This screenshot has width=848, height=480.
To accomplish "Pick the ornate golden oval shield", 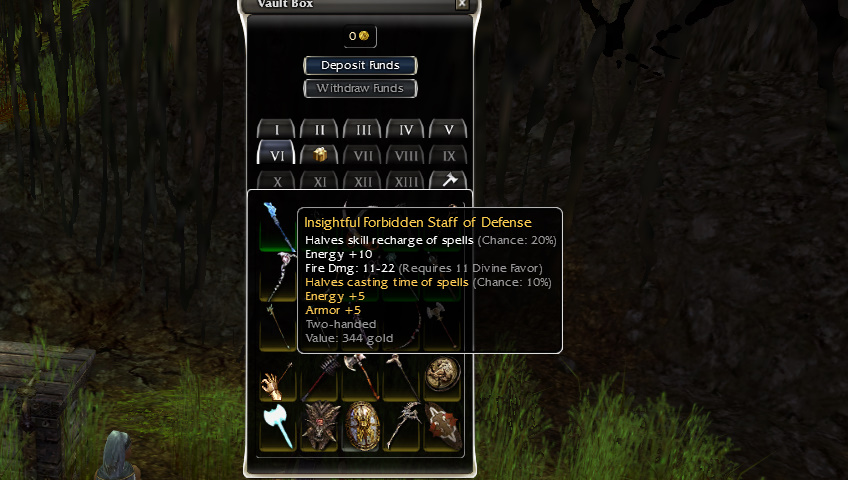I will (360, 425).
